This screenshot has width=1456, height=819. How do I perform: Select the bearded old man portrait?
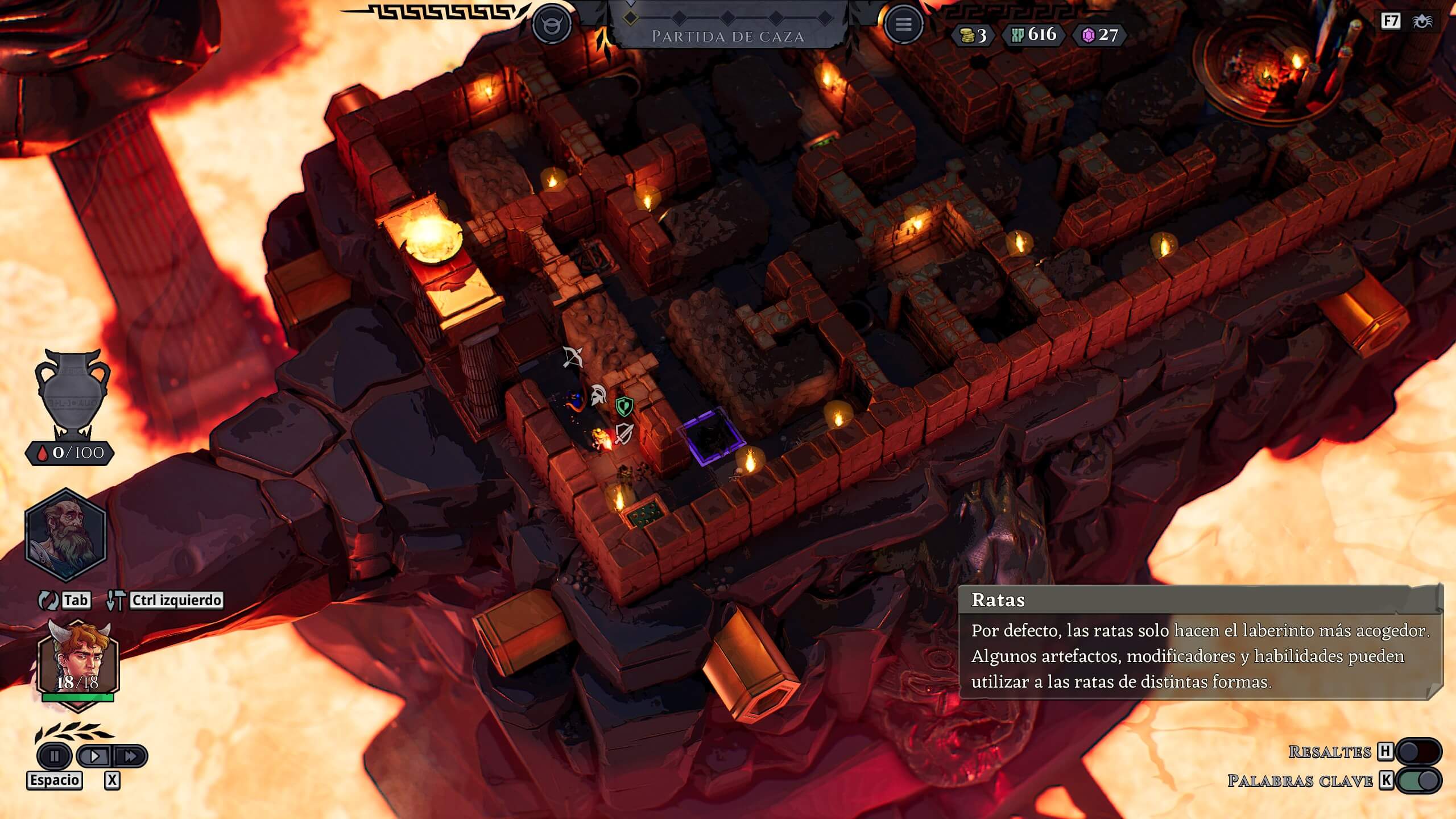(x=66, y=534)
